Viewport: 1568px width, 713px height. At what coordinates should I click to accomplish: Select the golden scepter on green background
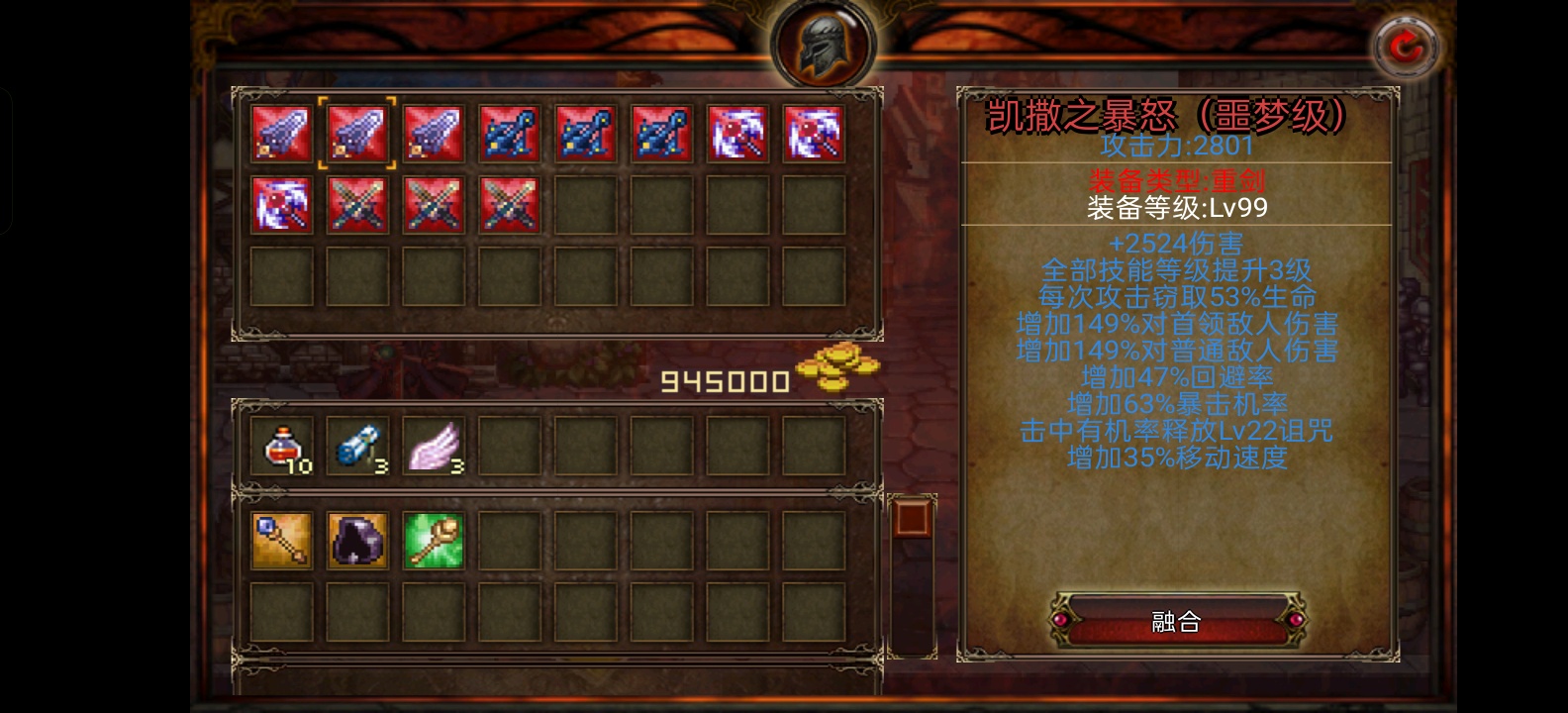pos(434,541)
